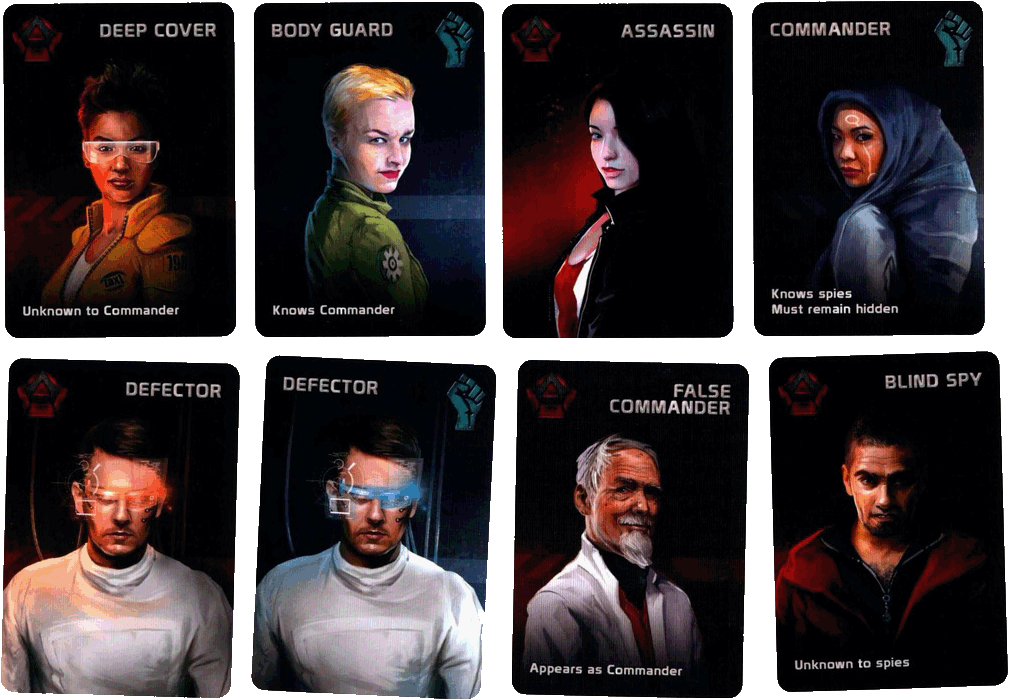1009x700 pixels.
Task: Select the blue resistance Defector card
Action: 373,525
